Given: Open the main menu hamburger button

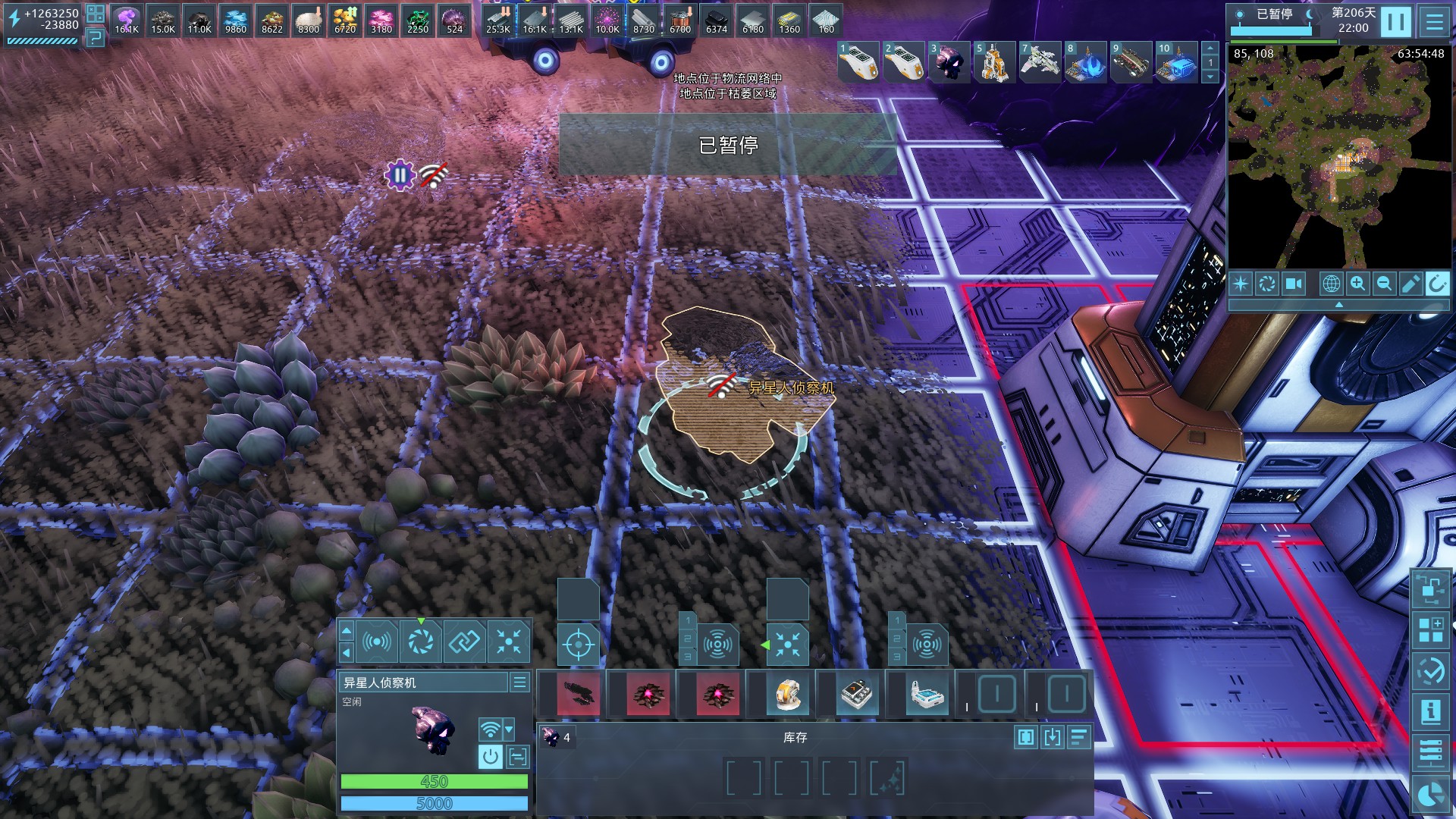Looking at the screenshot, I should (1434, 22).
